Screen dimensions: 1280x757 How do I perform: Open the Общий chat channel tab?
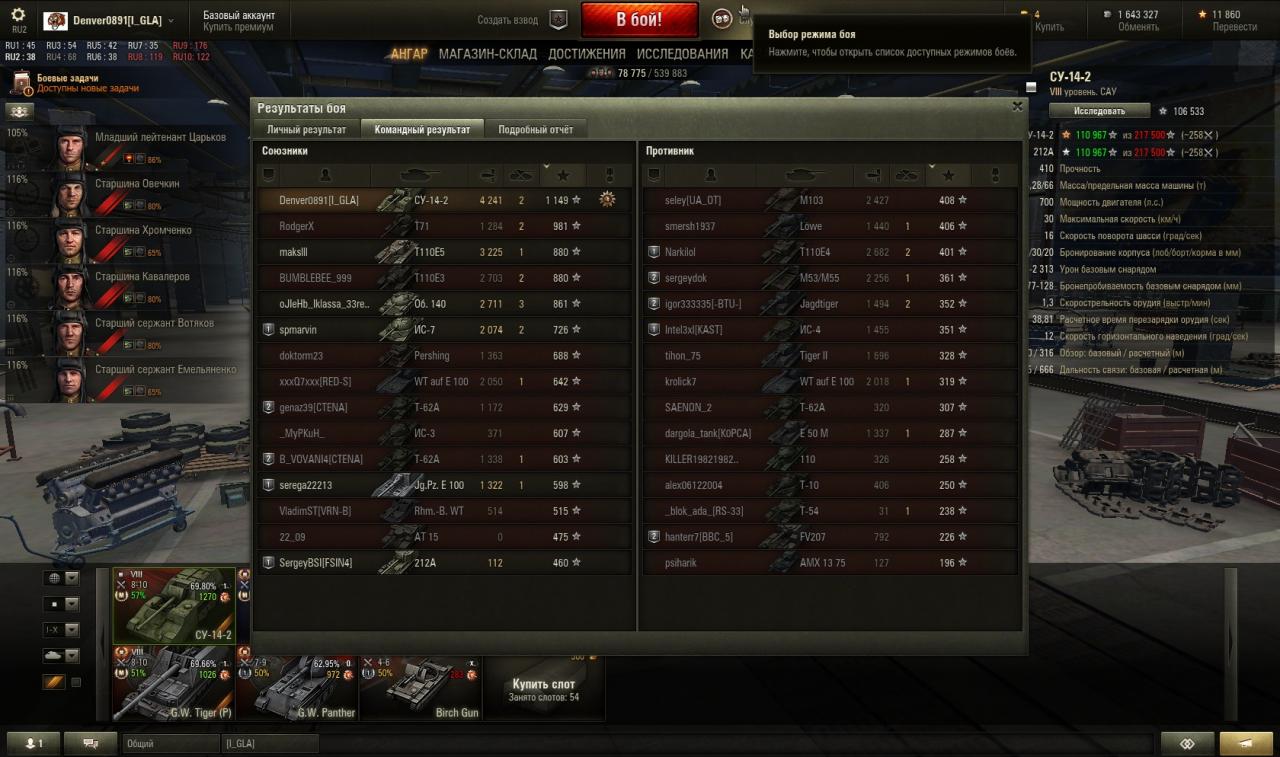[x=170, y=744]
